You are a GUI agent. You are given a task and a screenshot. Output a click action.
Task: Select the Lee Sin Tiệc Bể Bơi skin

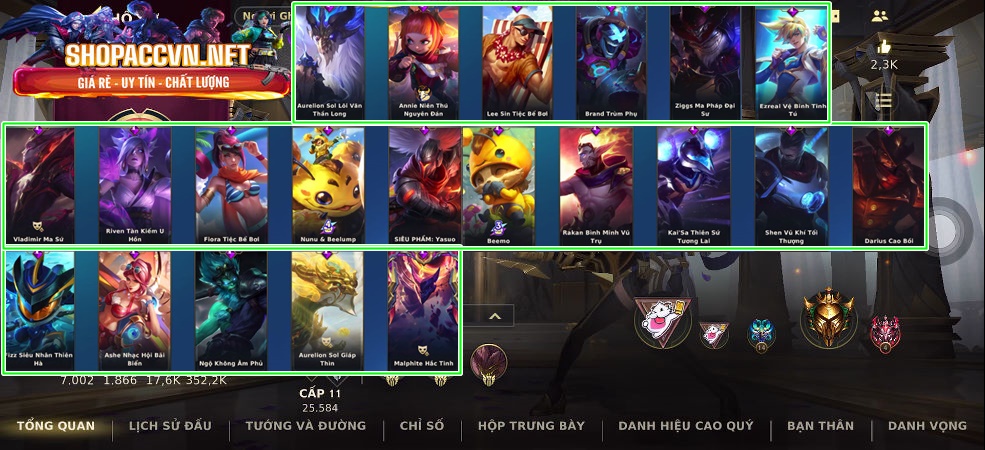point(517,60)
